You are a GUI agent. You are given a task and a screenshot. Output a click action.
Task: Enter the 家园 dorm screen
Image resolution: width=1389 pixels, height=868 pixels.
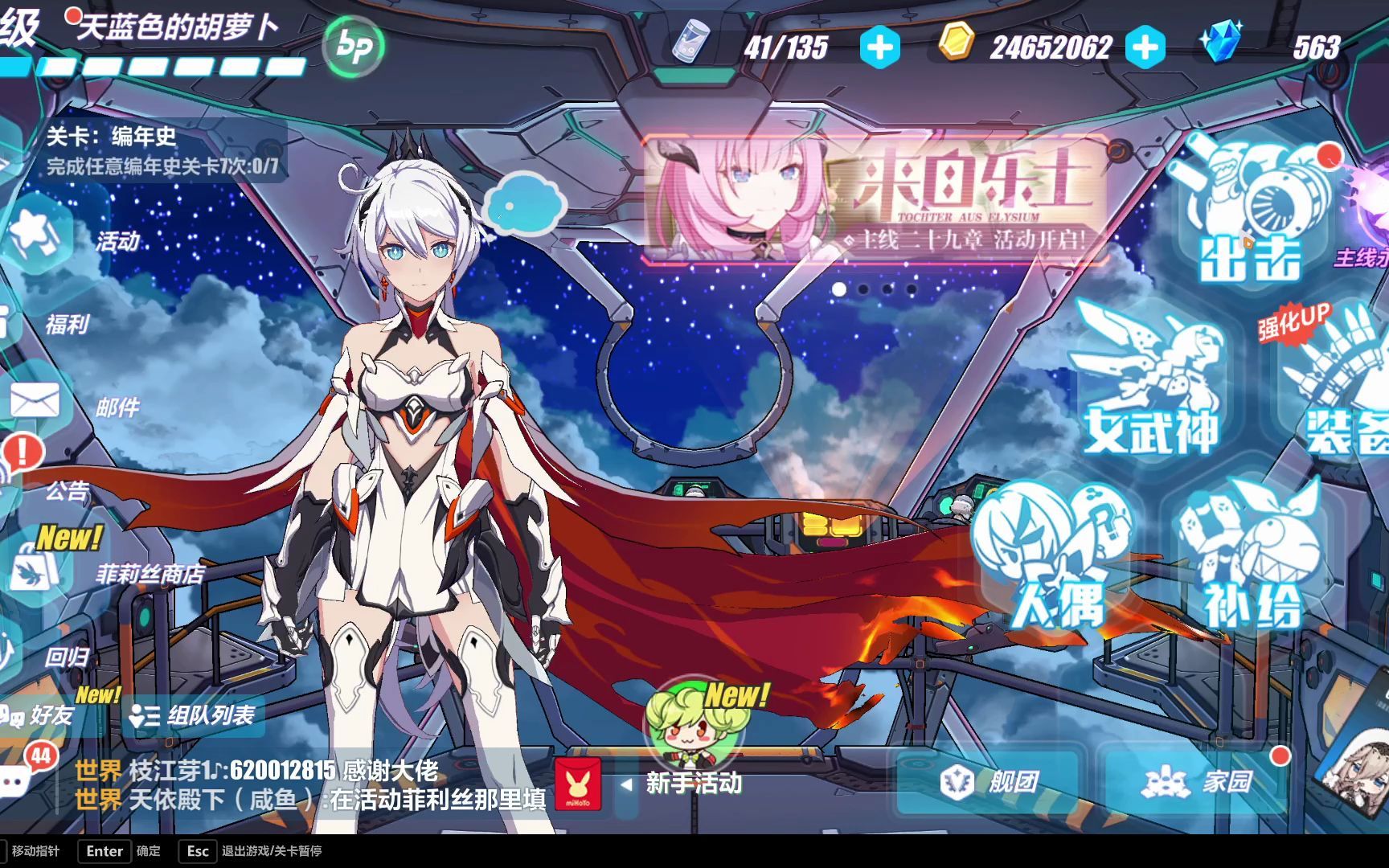click(x=1198, y=781)
